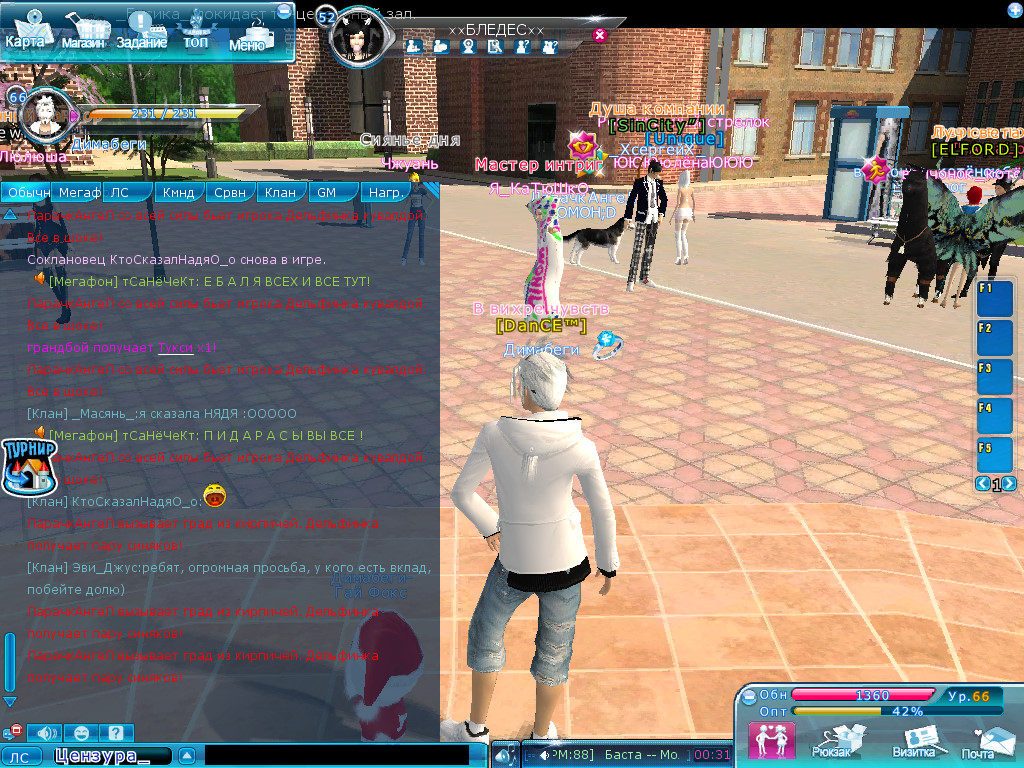Open the Задание quest menu
Viewport: 1024px width, 768px height.
click(141, 33)
